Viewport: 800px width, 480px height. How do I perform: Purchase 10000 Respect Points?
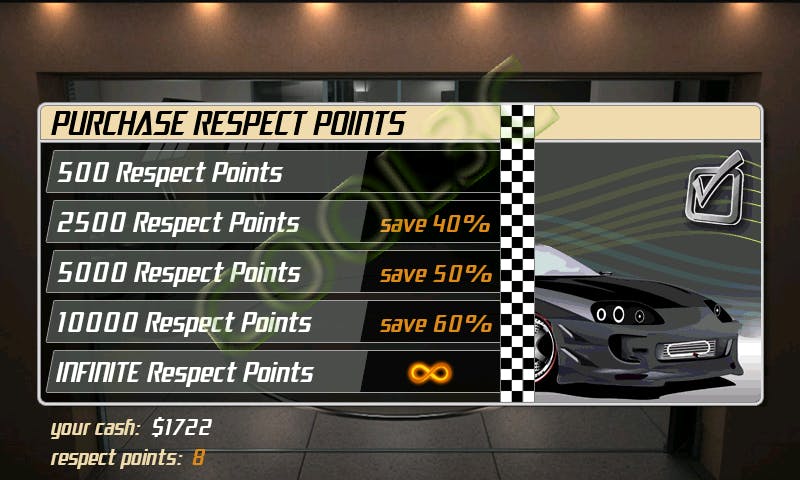(270, 323)
